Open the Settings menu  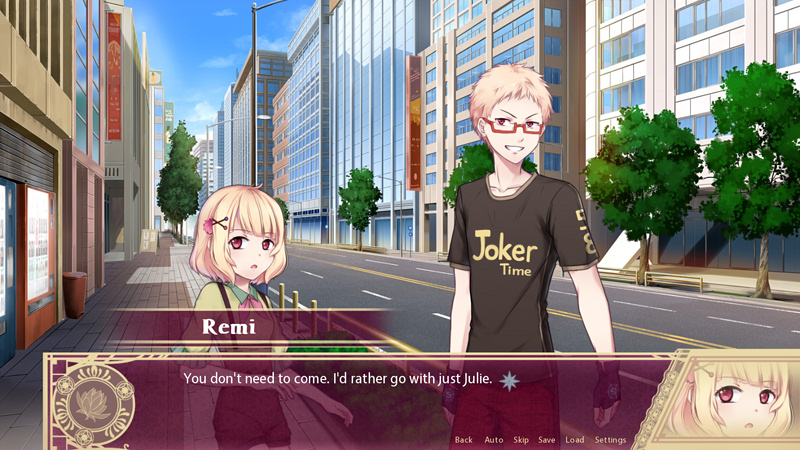click(610, 440)
